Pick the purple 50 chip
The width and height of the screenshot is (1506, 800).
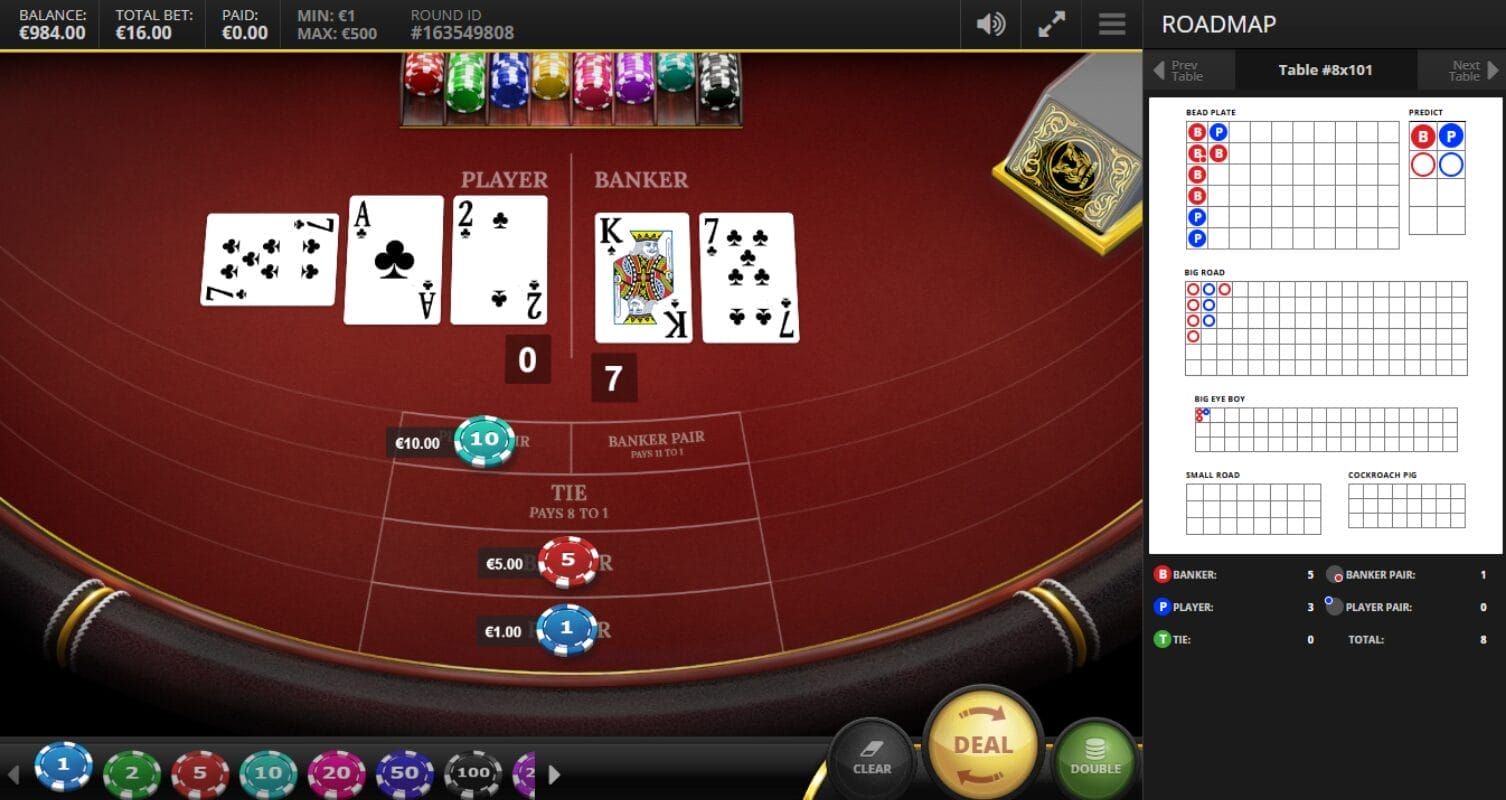tap(405, 773)
